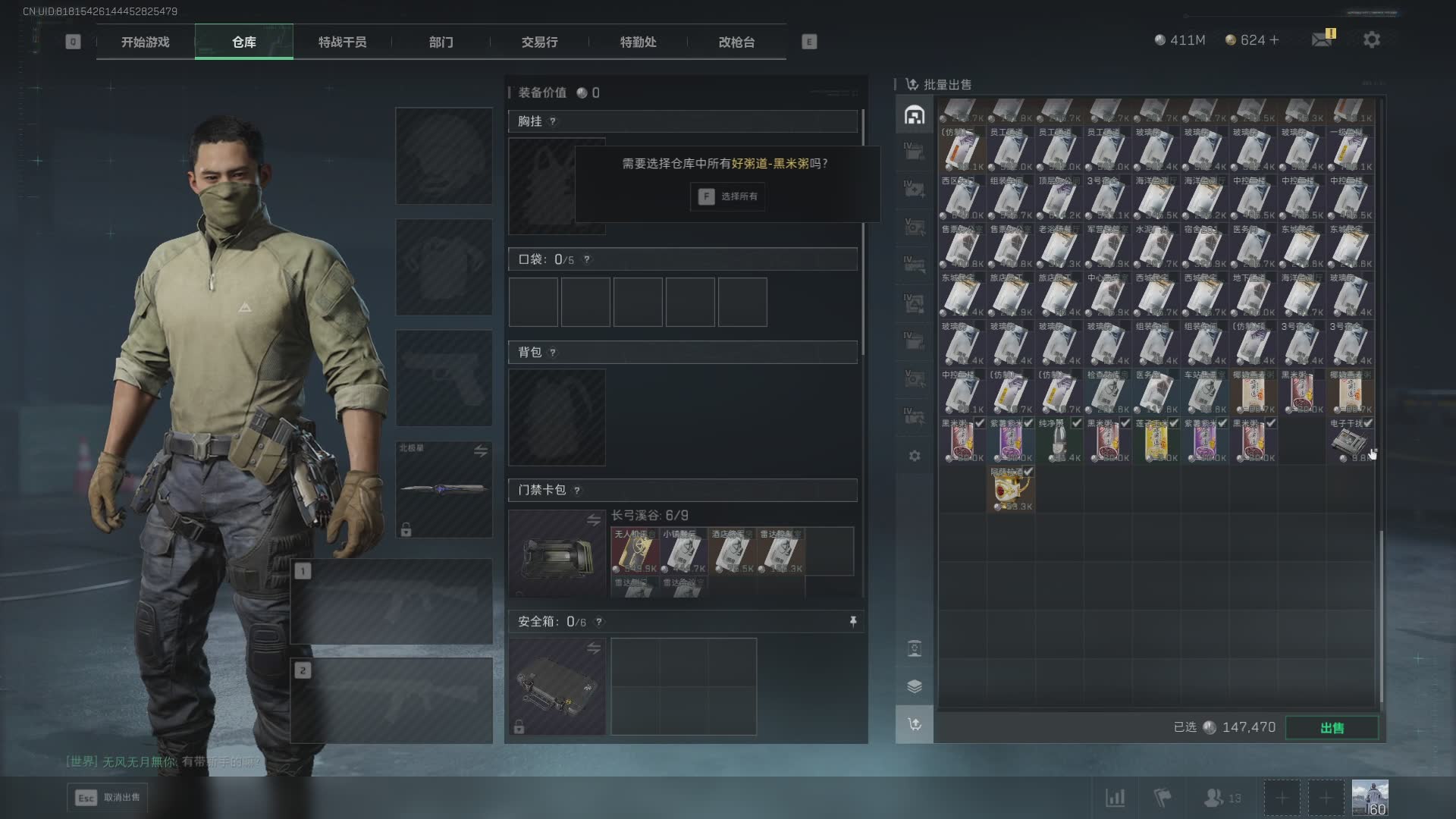This screenshot has height=819, width=1456.
Task: Switch to the 特战干员 operators tab
Action: tap(342, 42)
